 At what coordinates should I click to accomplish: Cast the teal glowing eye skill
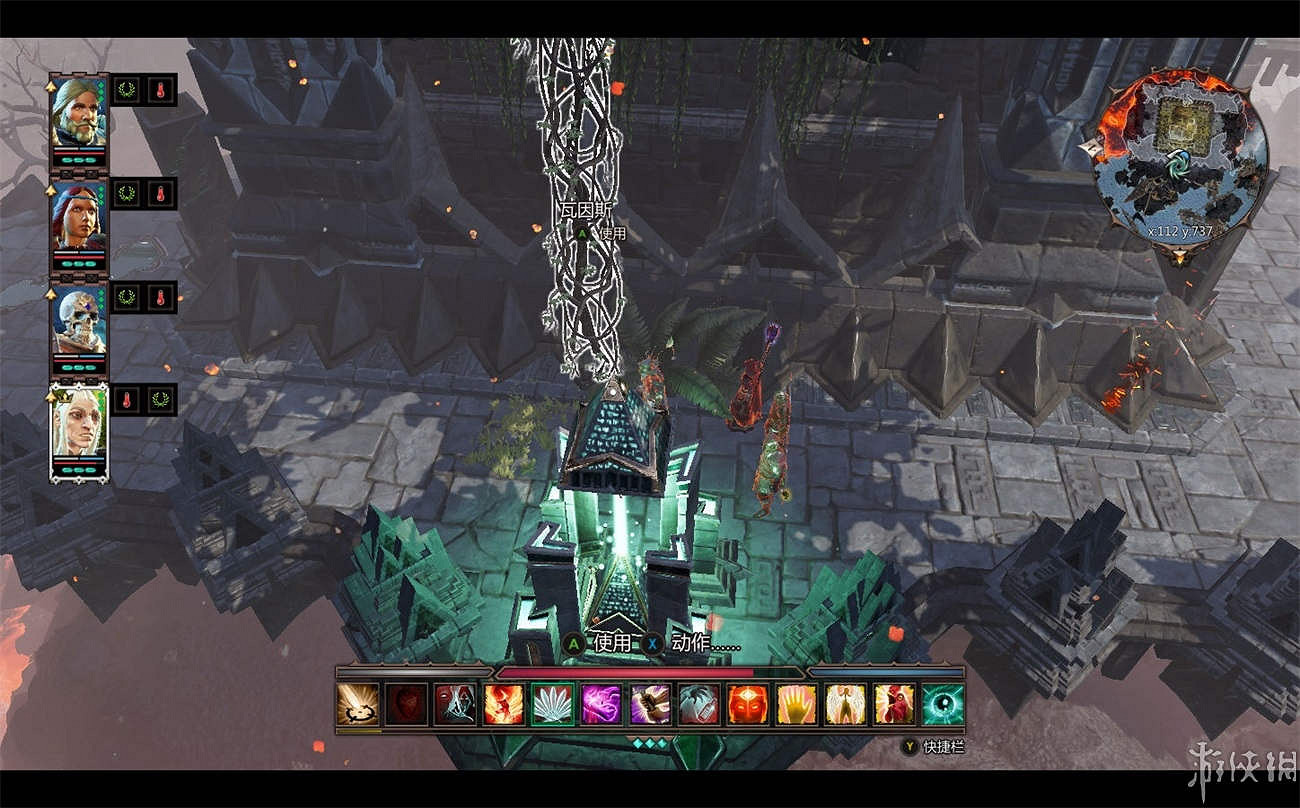942,704
